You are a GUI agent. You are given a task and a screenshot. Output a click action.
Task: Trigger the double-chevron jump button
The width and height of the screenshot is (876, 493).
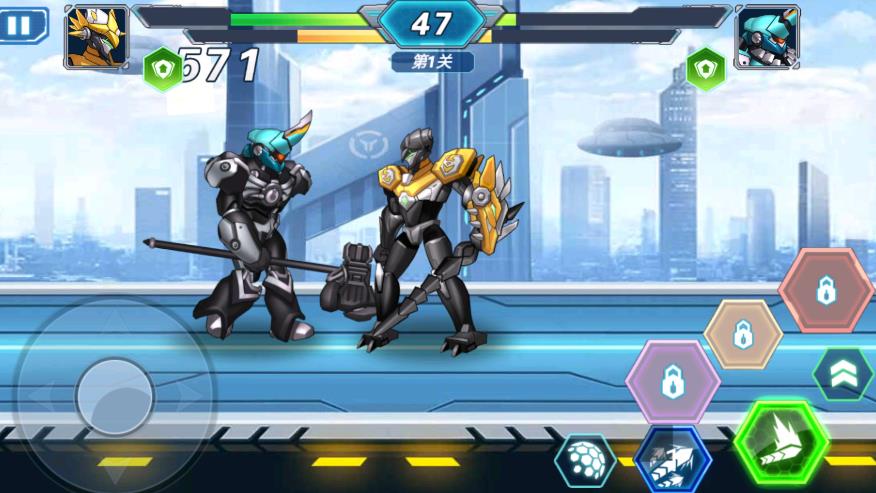coord(842,373)
